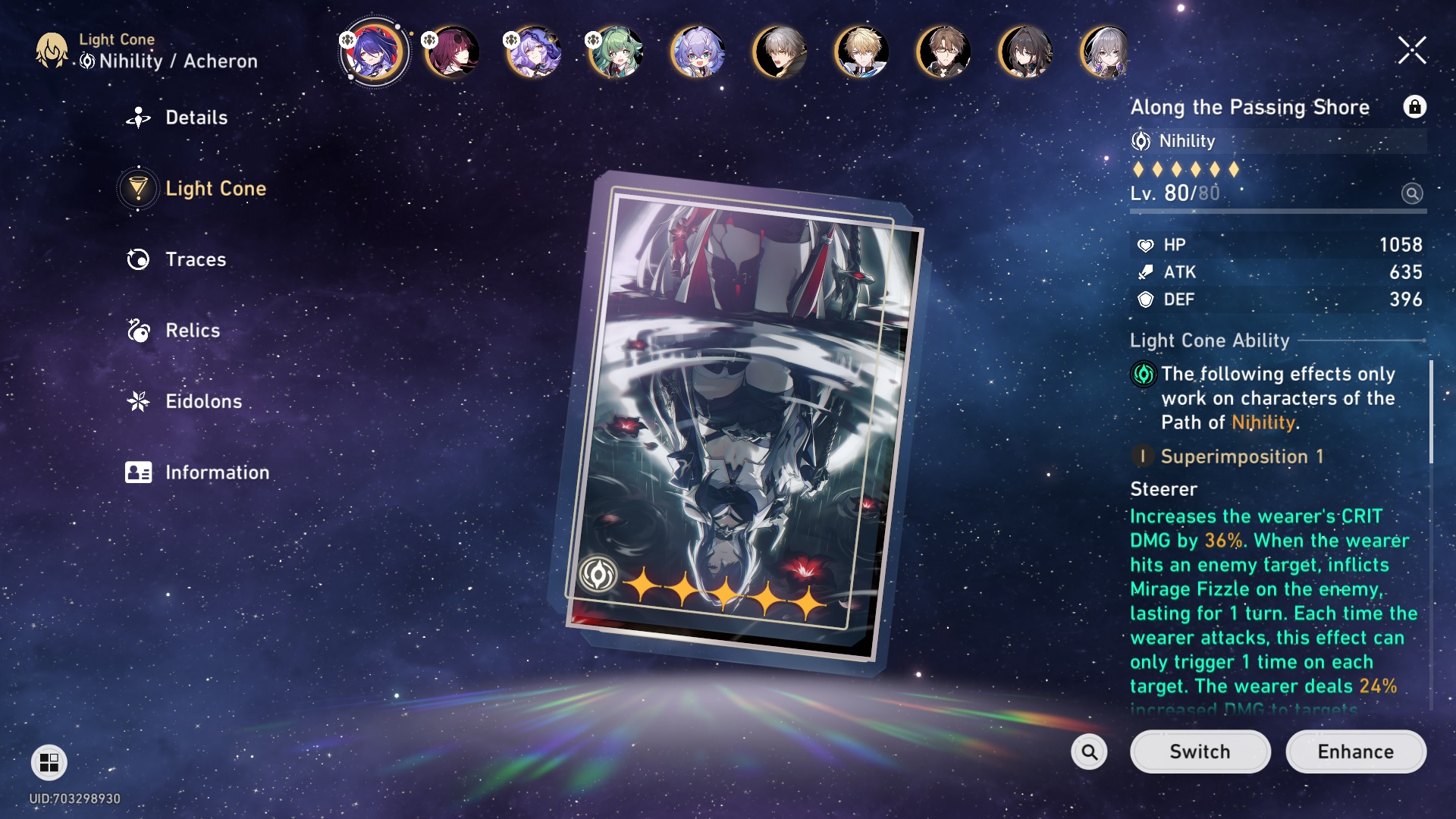Show the Eidolons tab

[202, 401]
